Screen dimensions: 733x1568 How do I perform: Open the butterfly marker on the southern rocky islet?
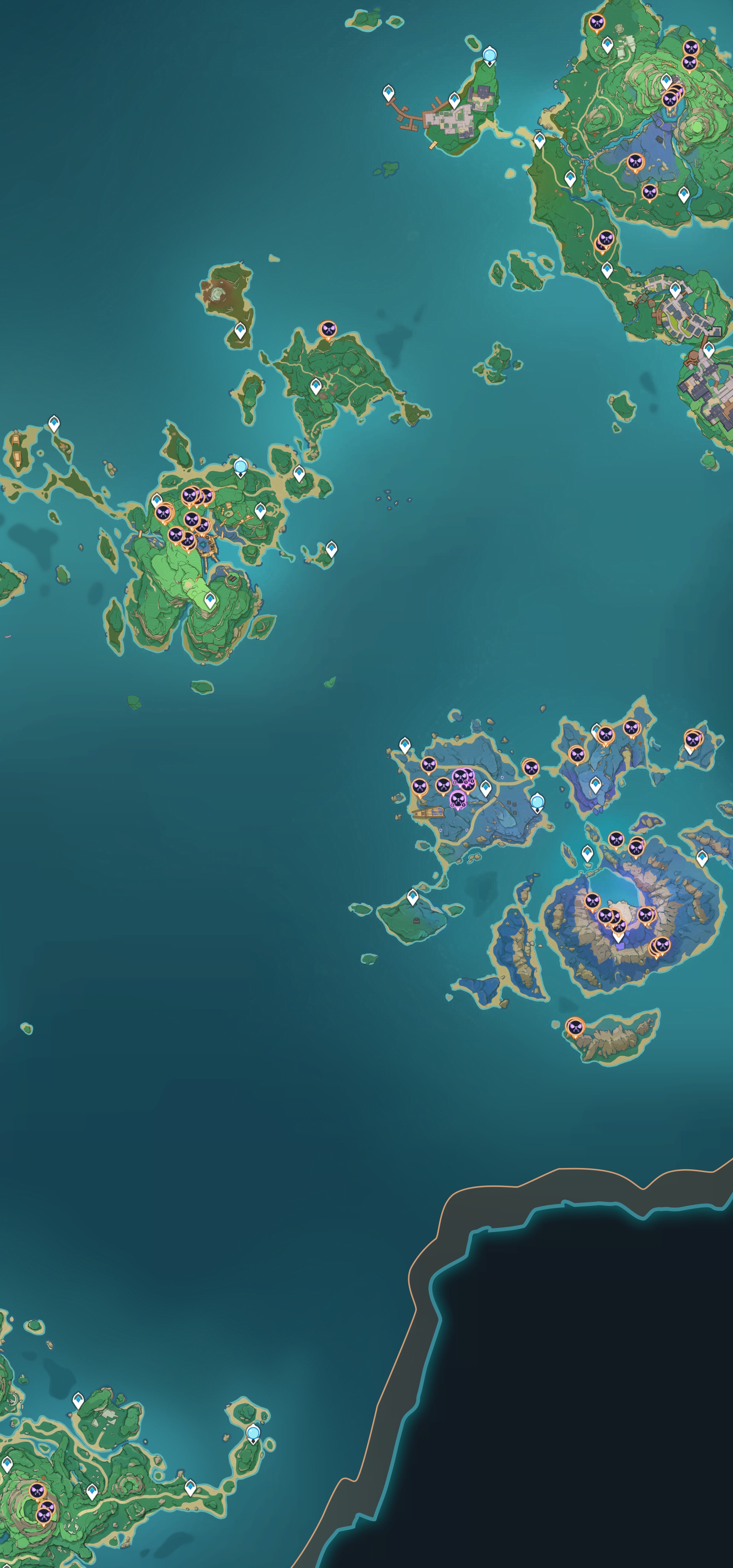pyautogui.click(x=575, y=1027)
